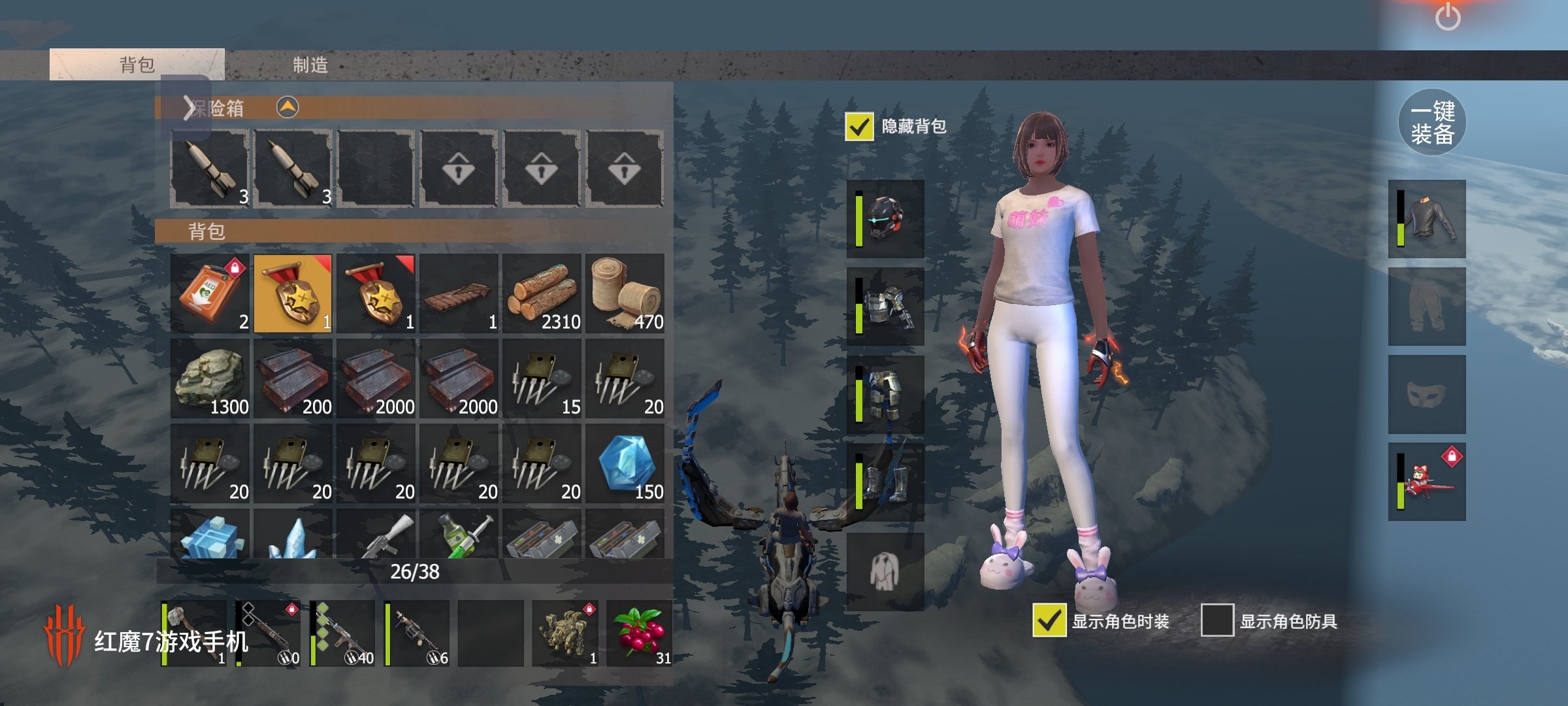The width and height of the screenshot is (1568, 706).
Task: Choose the stone stack of 1300
Action: (x=210, y=378)
